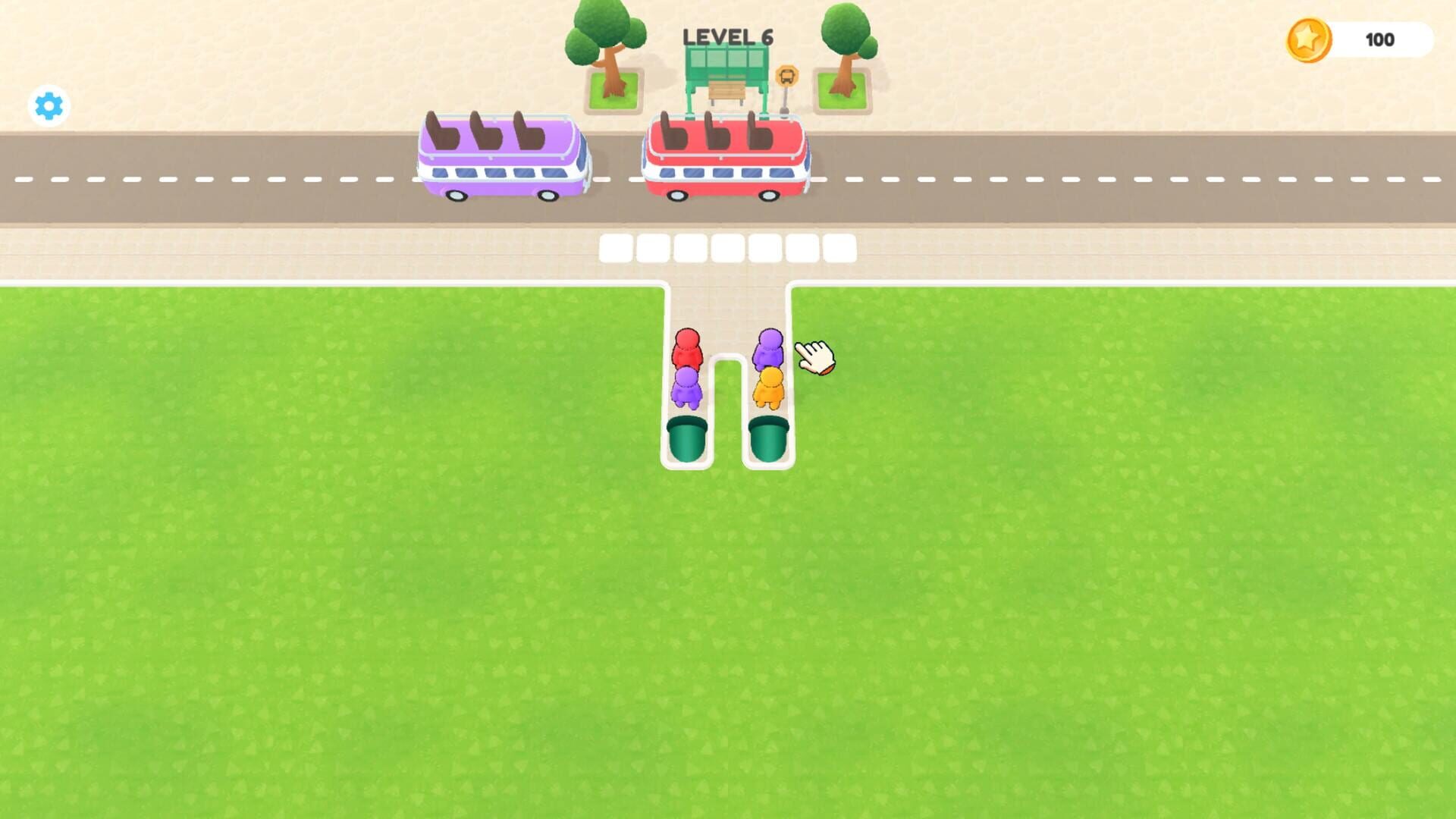Select the purple passenger behind the red one
Image resolution: width=1456 pixels, height=819 pixels.
click(689, 389)
